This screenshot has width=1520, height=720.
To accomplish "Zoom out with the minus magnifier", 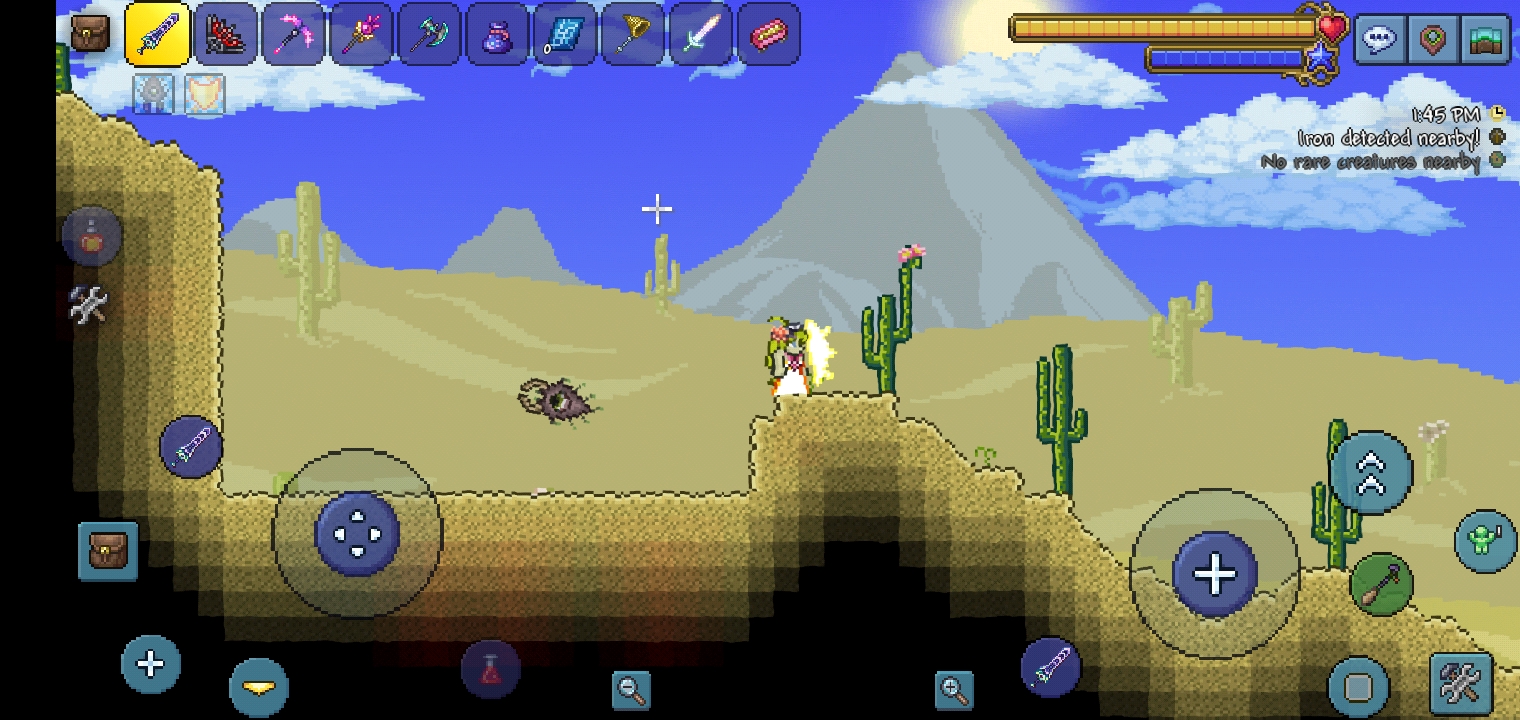I will pyautogui.click(x=631, y=689).
